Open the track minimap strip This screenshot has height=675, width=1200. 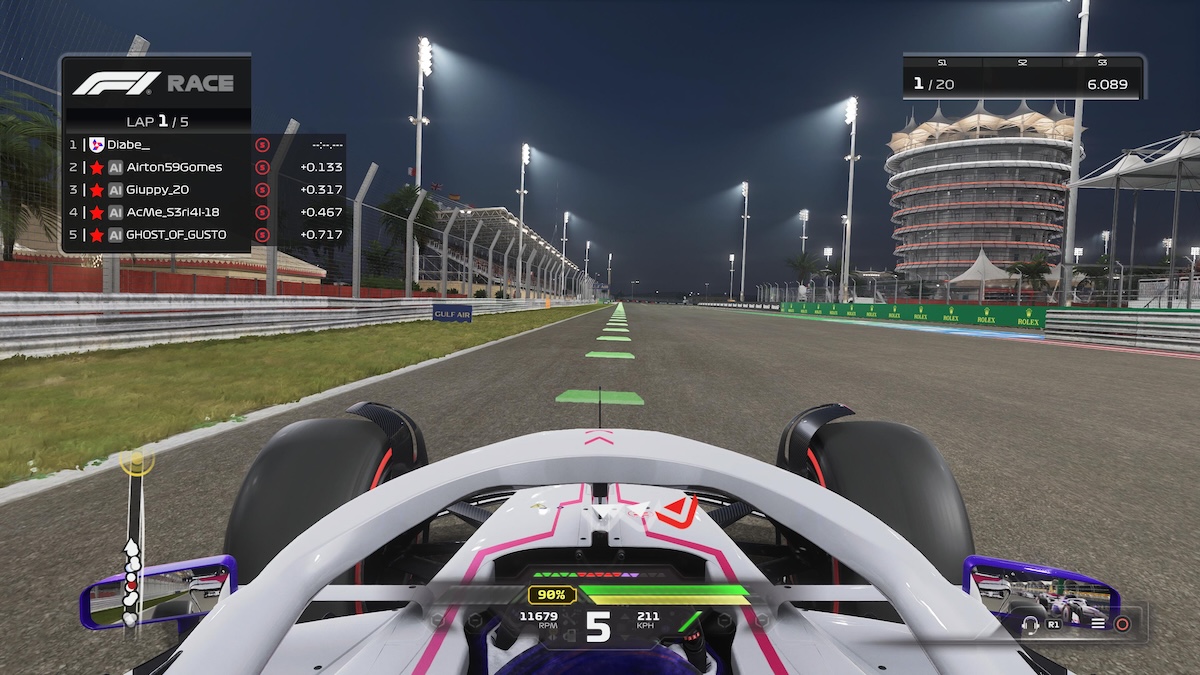click(x=132, y=540)
